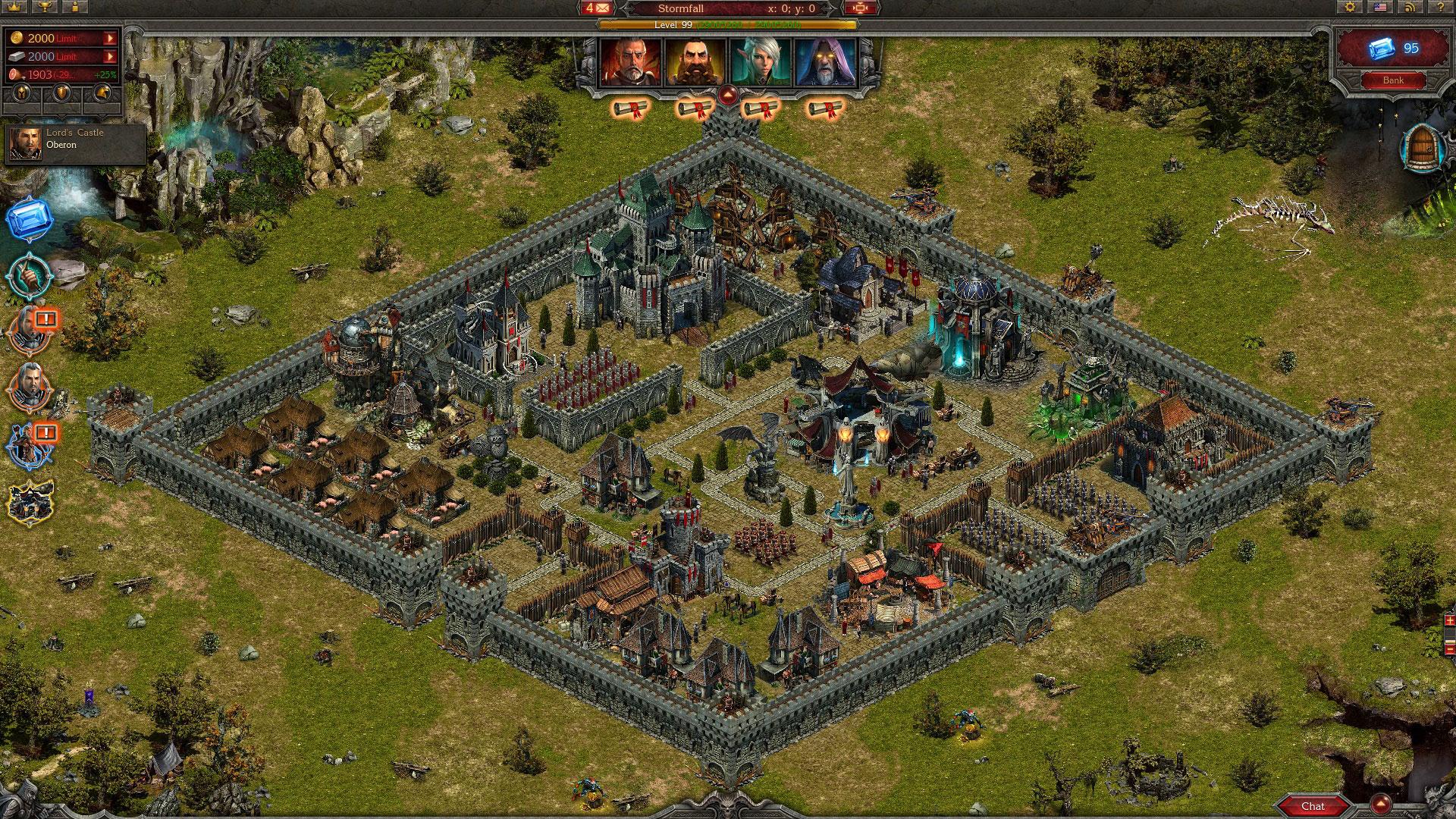Click the first quest scroll under the heroes
Viewport: 1456px width, 819px height.
(629, 109)
